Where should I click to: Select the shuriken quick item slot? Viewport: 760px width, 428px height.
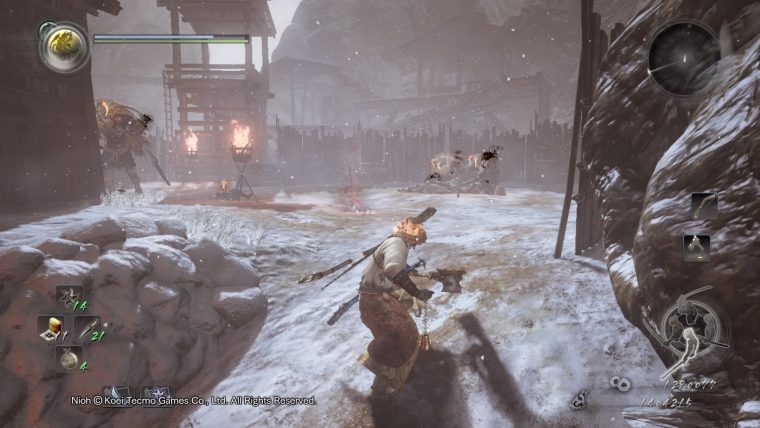pyautogui.click(x=69, y=296)
